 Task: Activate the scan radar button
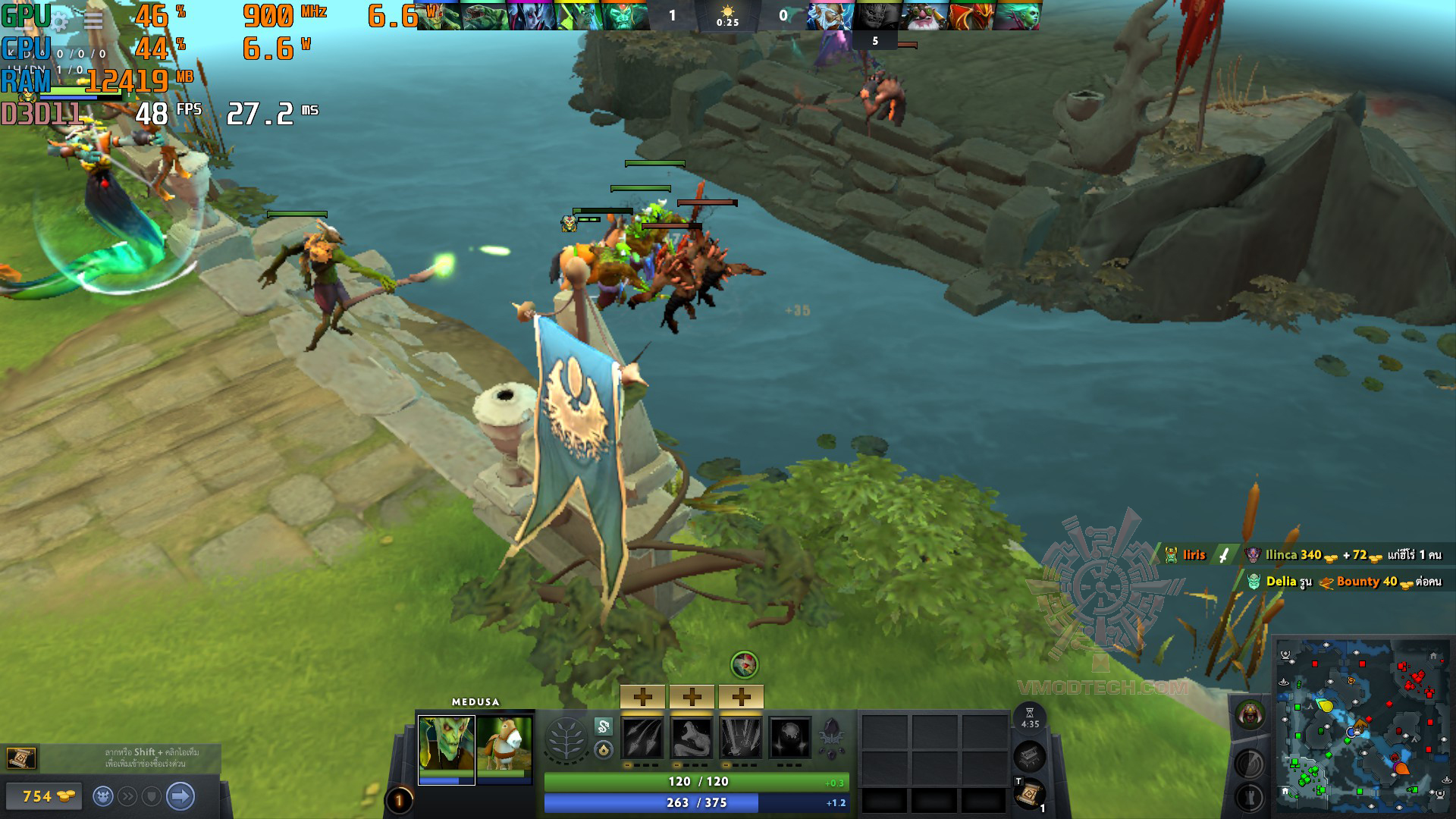coord(1249,764)
